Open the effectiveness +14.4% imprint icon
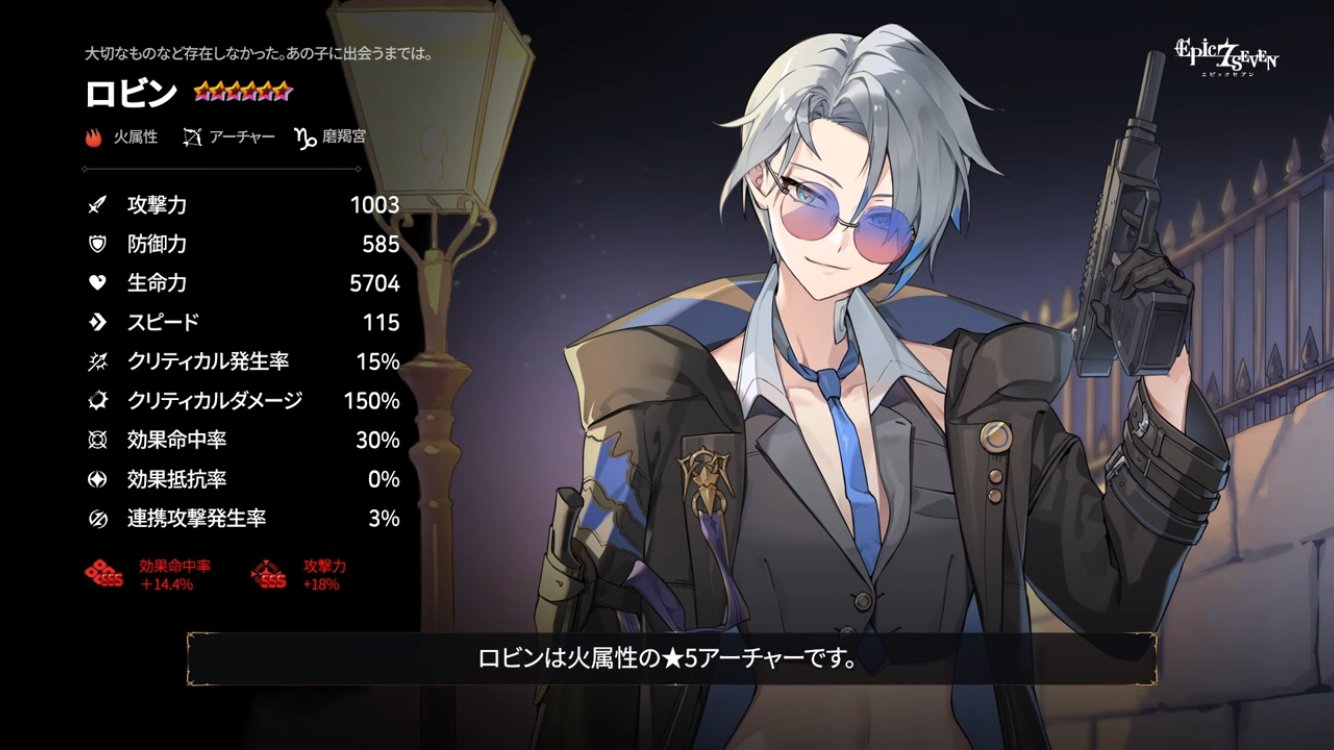 105,574
